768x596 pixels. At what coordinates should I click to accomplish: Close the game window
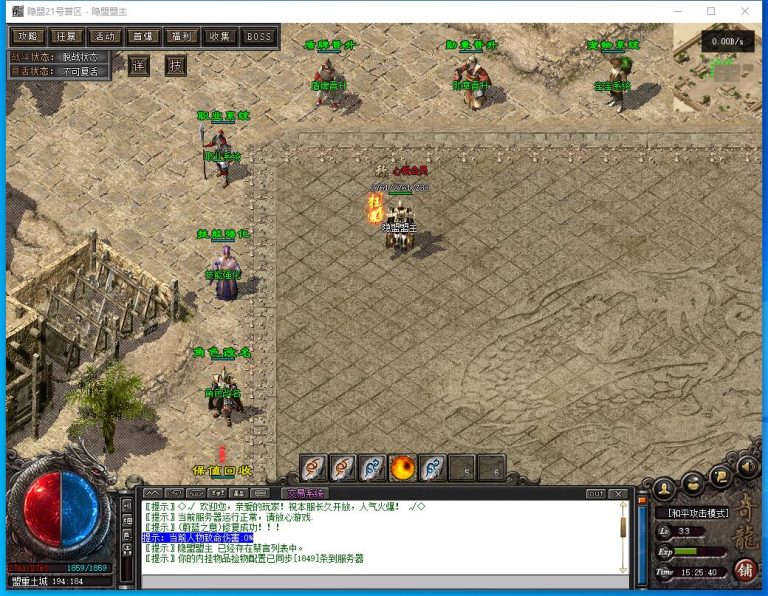tap(746, 11)
